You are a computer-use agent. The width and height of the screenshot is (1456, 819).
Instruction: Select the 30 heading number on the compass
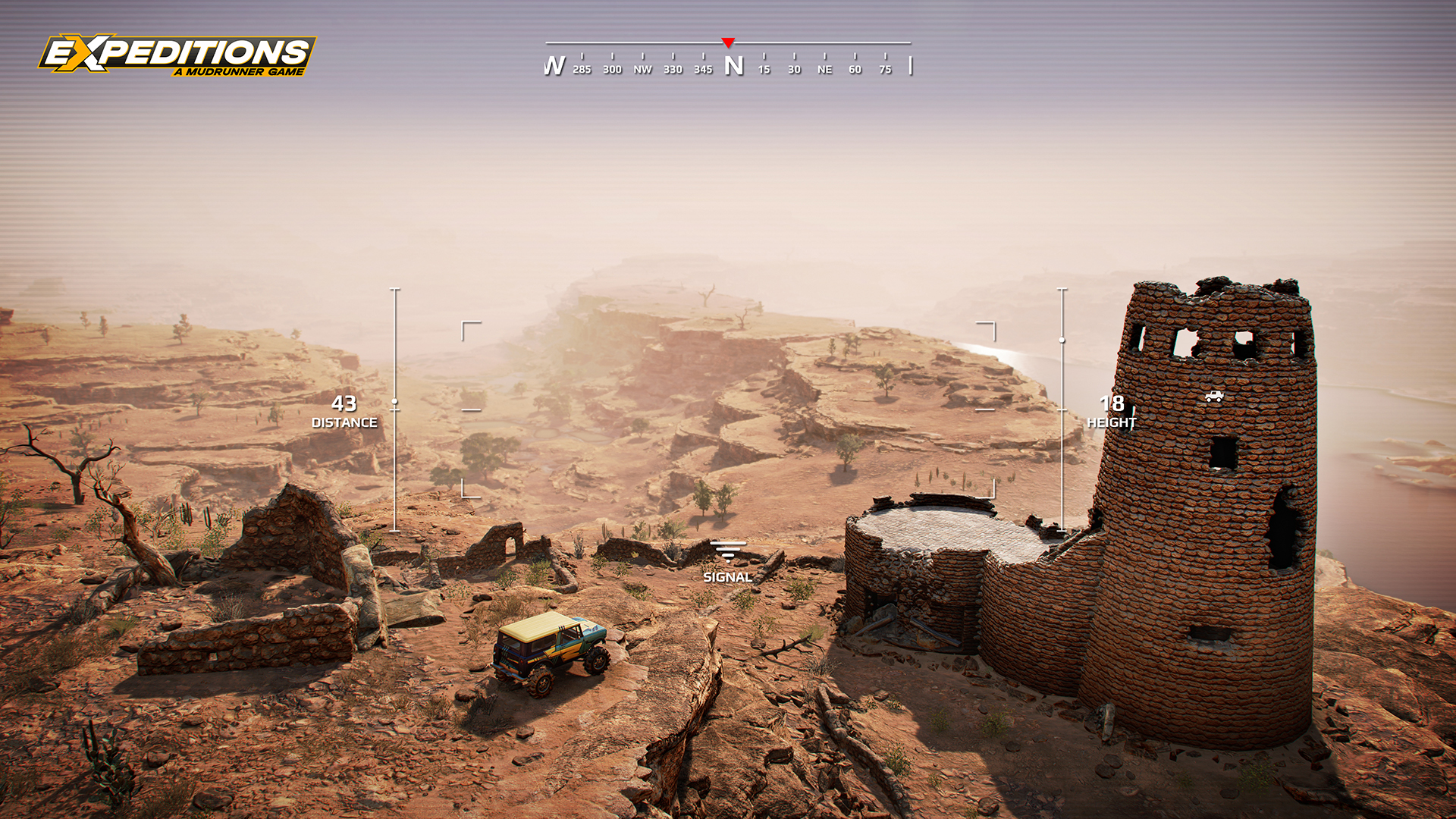point(794,68)
